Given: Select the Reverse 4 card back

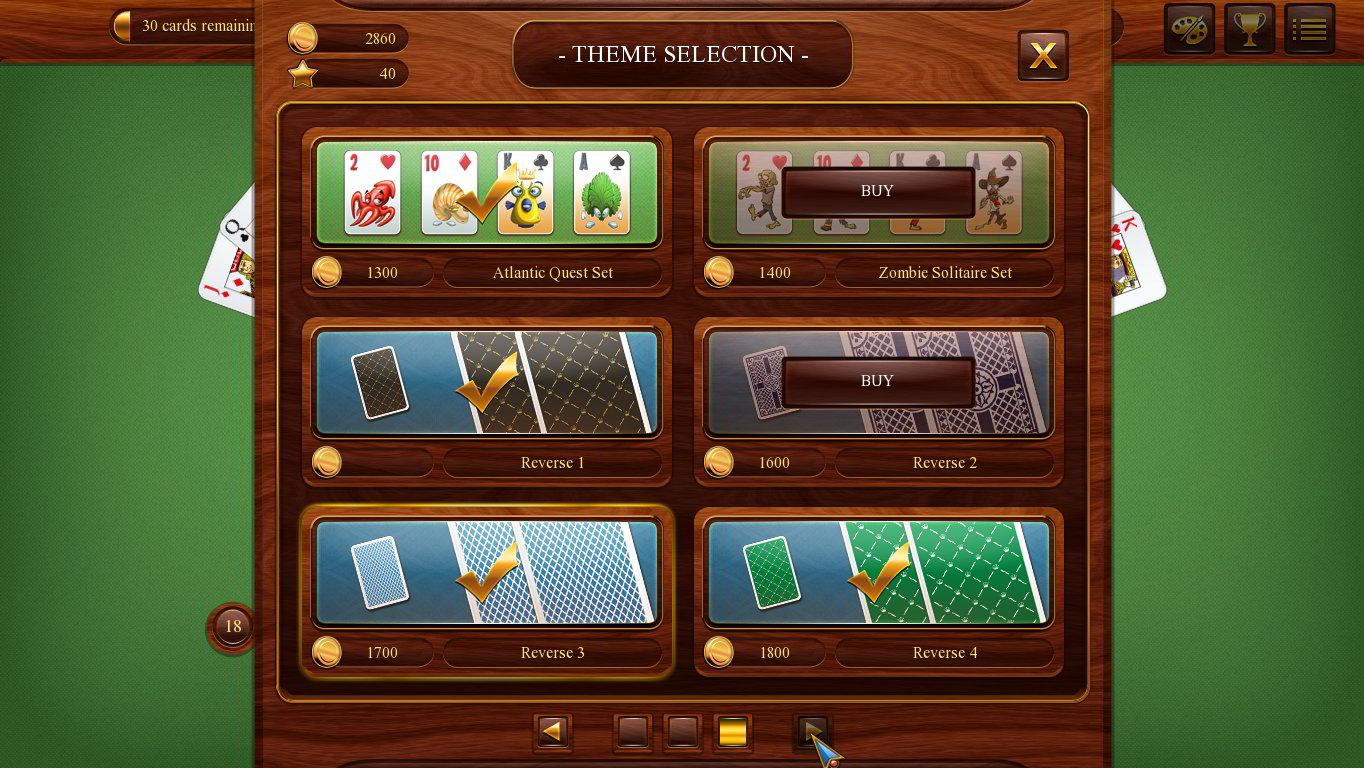Looking at the screenshot, I should point(878,572).
